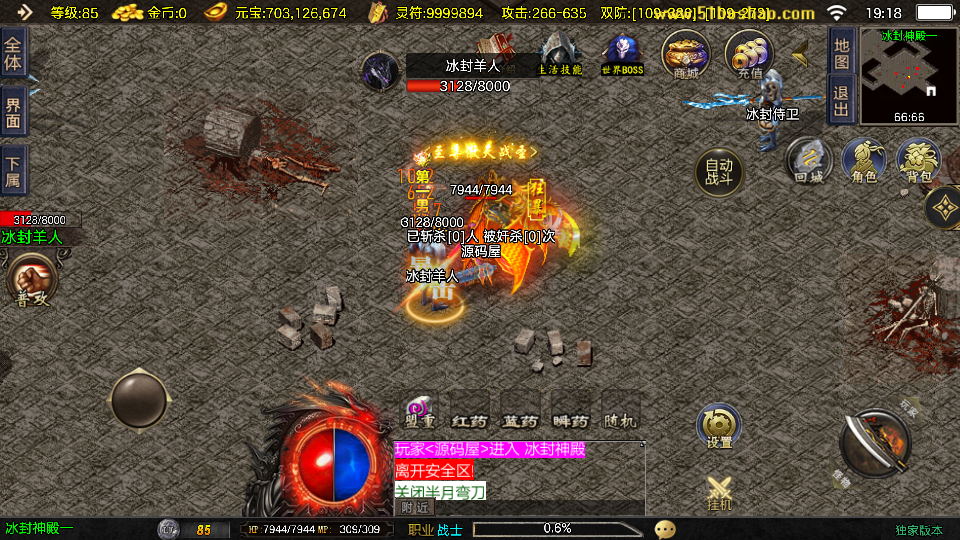This screenshot has height=540, width=960.
Task: Open the 世界BOSS panel
Action: point(622,54)
